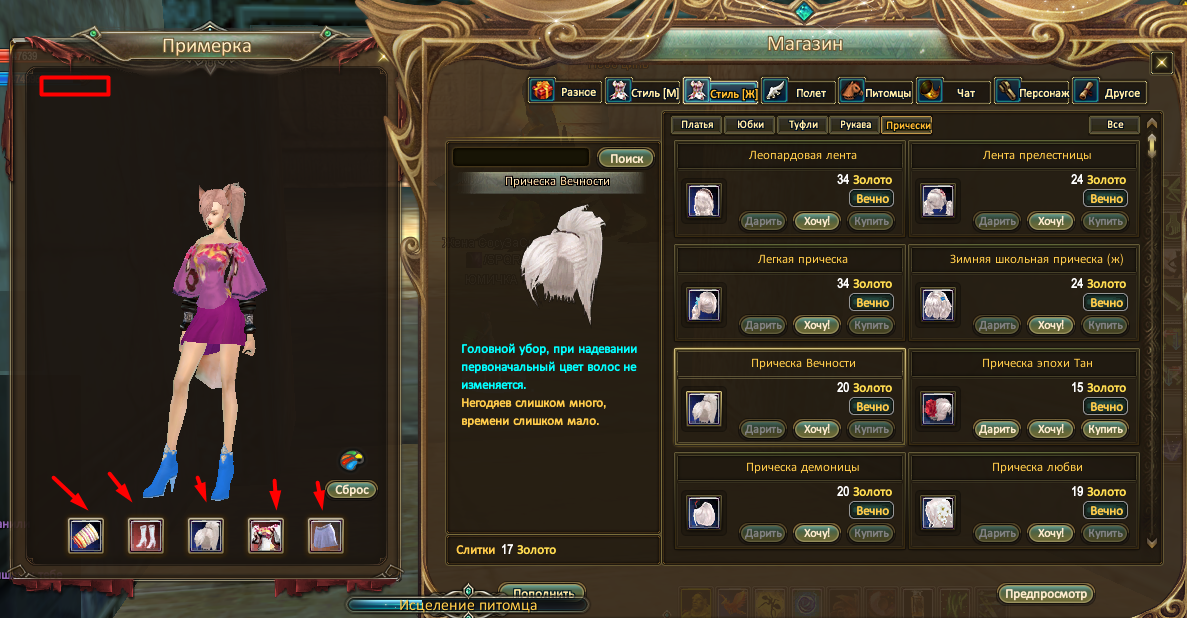Click the Поиск search button

click(x=626, y=158)
